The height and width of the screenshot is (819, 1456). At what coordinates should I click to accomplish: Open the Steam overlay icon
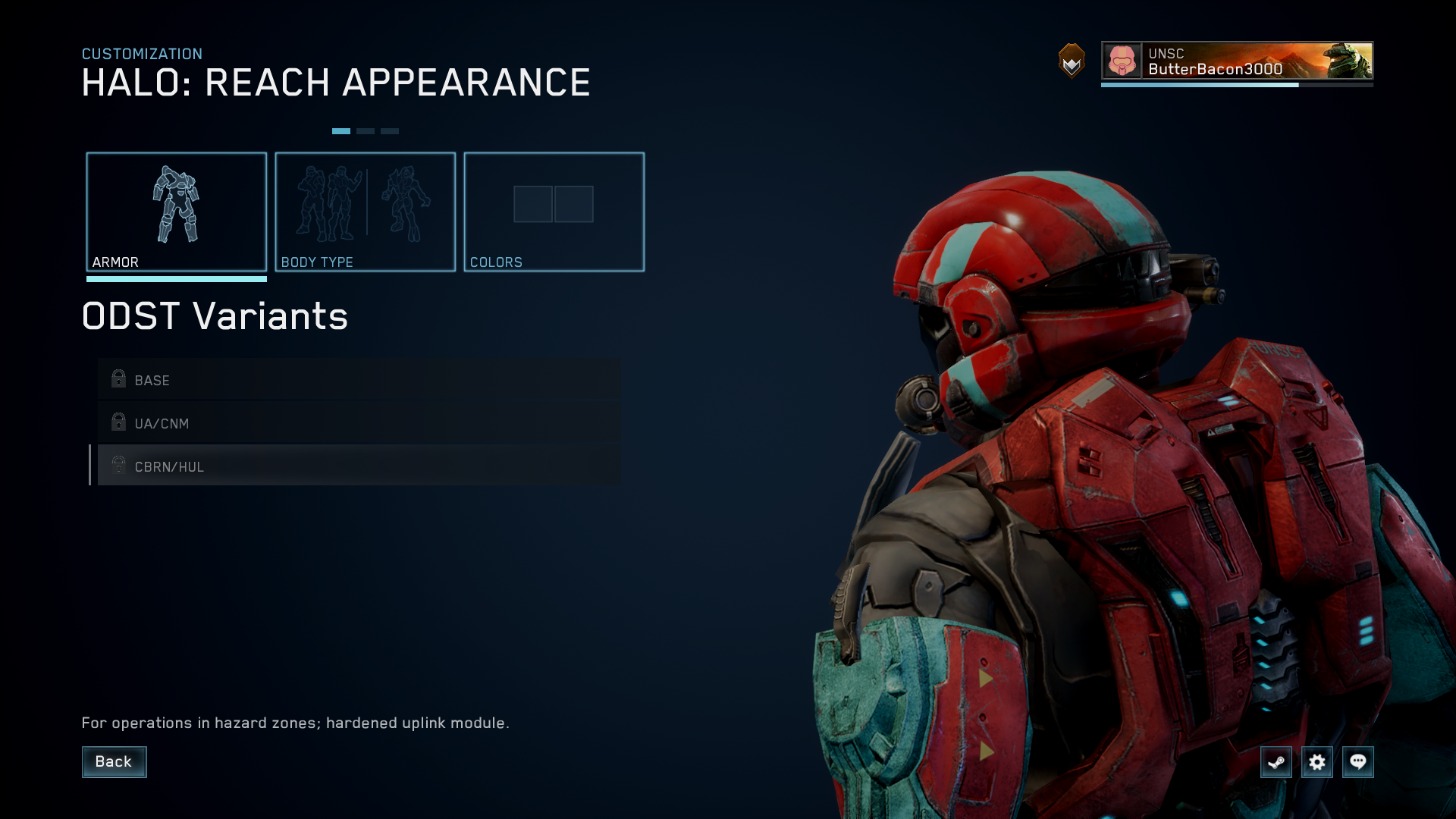(1276, 762)
